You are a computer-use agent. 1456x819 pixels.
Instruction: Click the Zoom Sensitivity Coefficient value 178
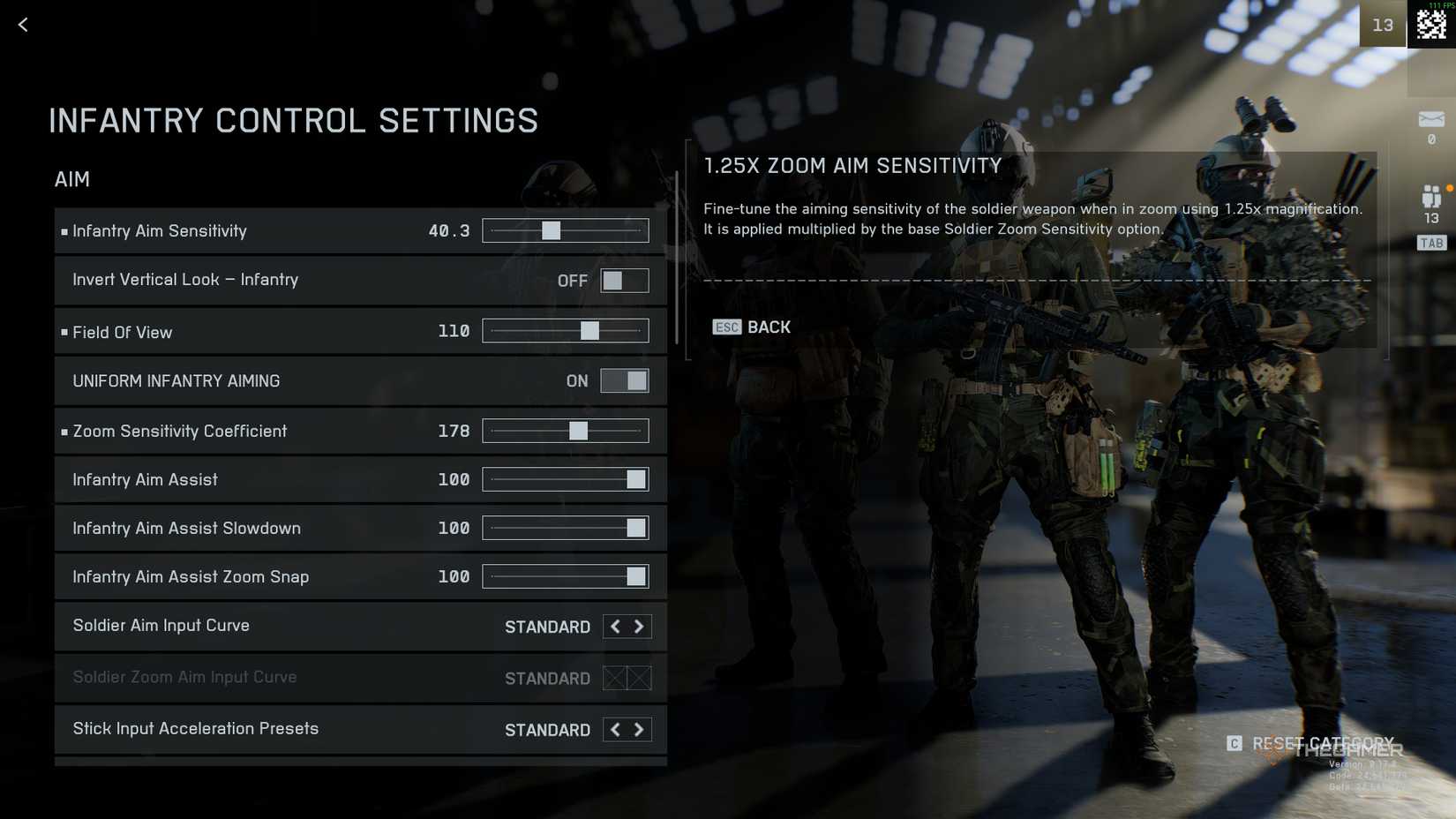[x=454, y=431]
